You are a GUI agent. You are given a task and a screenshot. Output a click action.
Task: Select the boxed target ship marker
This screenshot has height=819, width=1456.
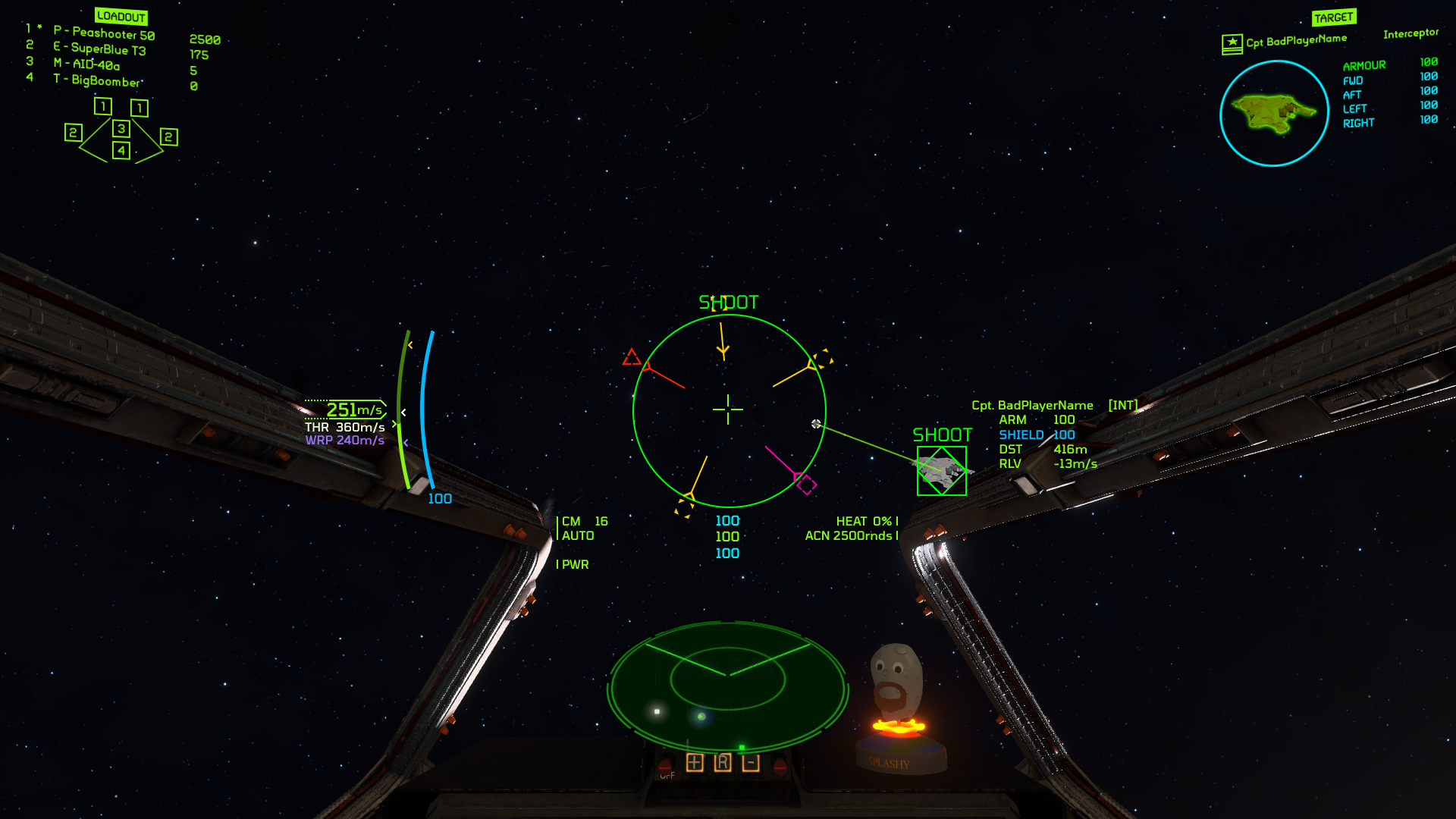point(942,471)
